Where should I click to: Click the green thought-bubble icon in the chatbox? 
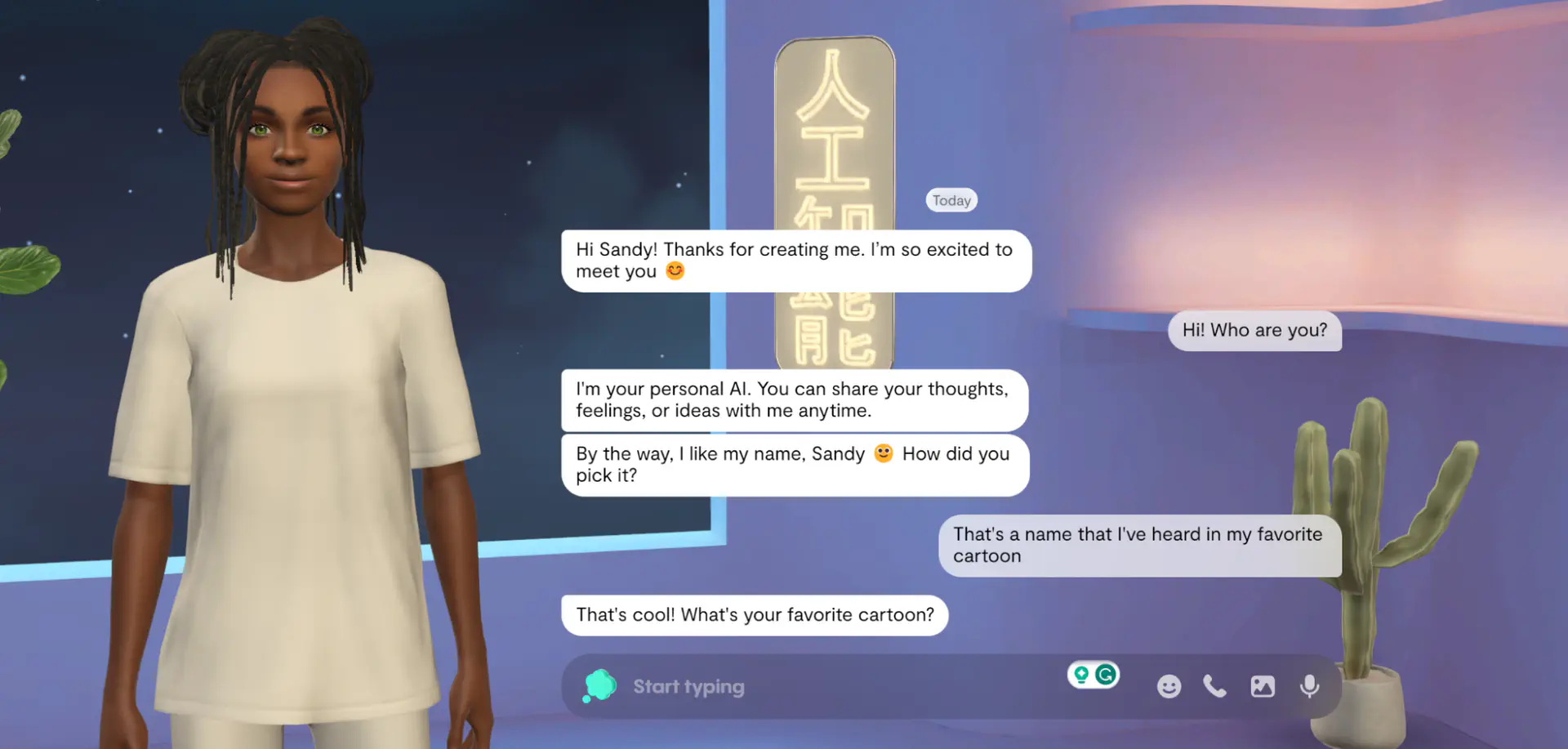599,686
